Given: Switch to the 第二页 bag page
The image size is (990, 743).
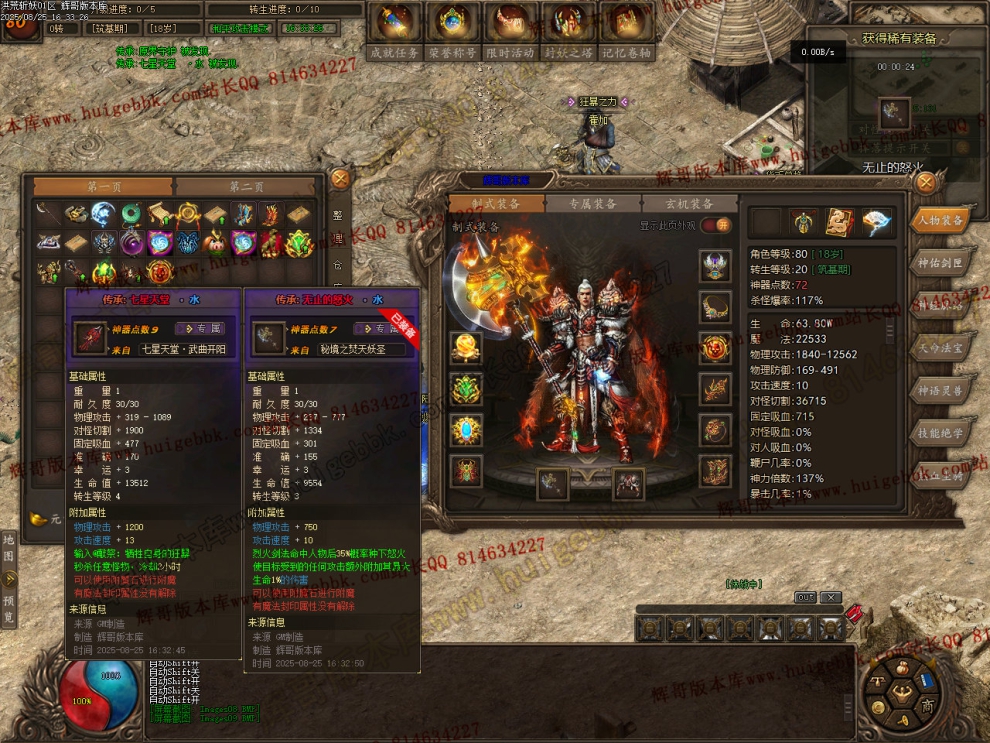Looking at the screenshot, I should [246, 187].
